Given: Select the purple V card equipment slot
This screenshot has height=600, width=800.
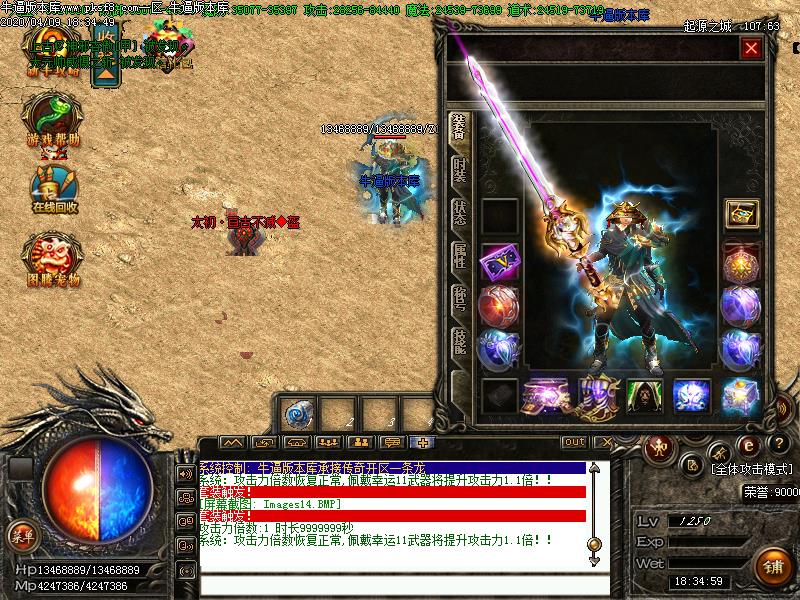Looking at the screenshot, I should click(x=499, y=262).
